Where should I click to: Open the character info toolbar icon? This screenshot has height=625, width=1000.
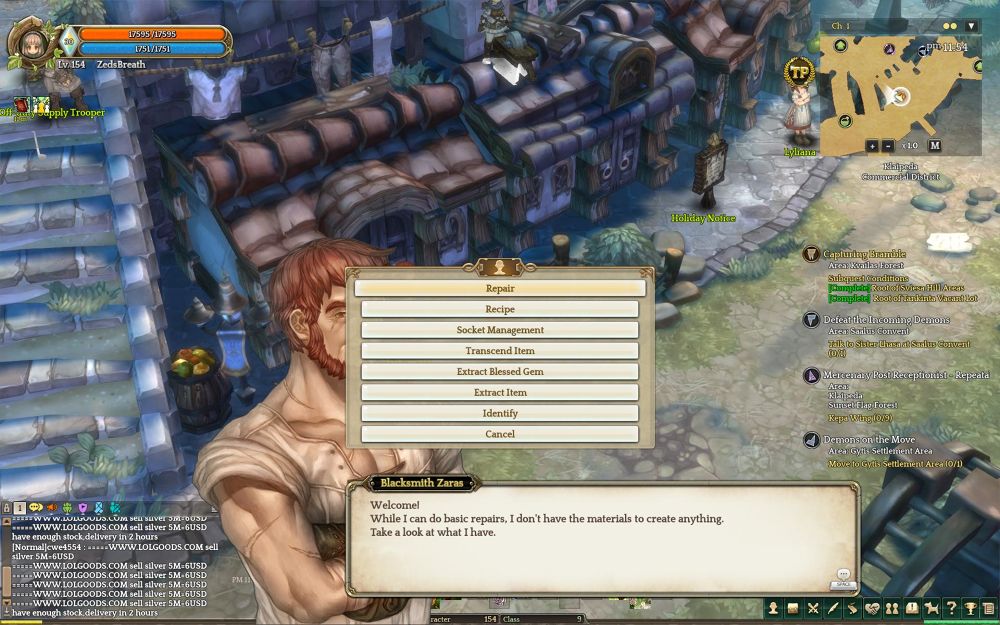tap(773, 608)
